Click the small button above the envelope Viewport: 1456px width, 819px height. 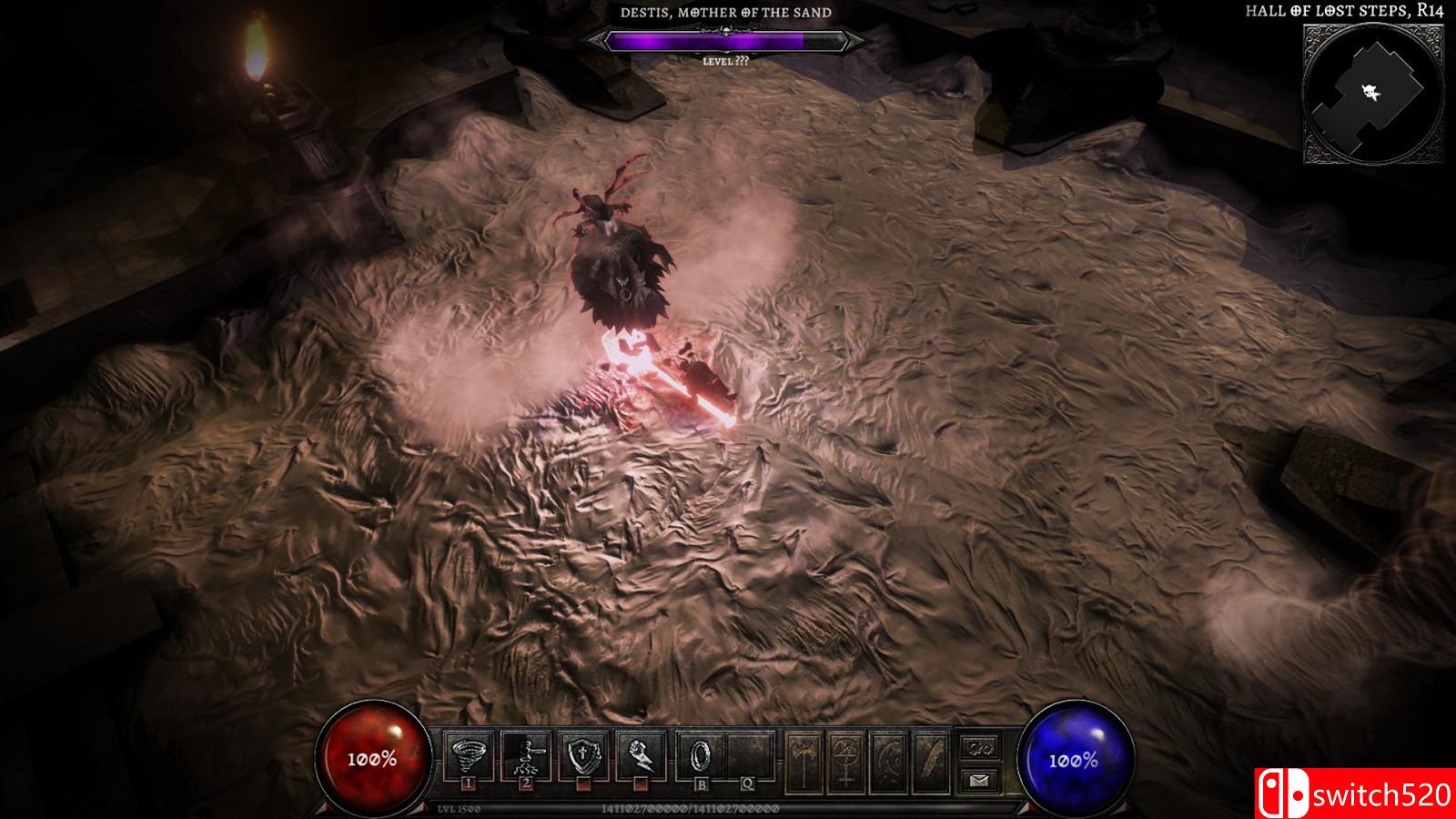click(980, 748)
